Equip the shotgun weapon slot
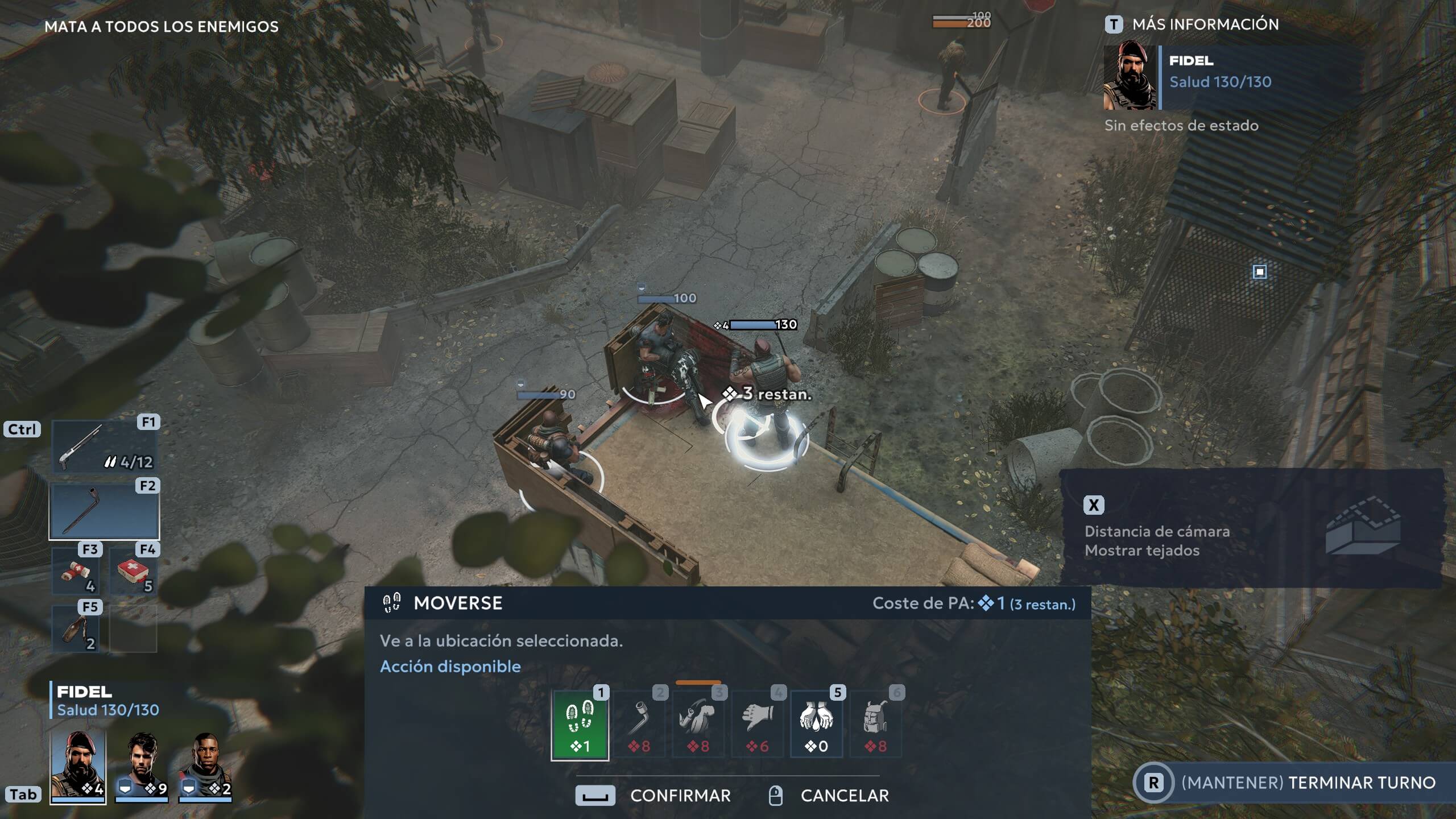Screen dimensions: 1456x819 (104, 447)
